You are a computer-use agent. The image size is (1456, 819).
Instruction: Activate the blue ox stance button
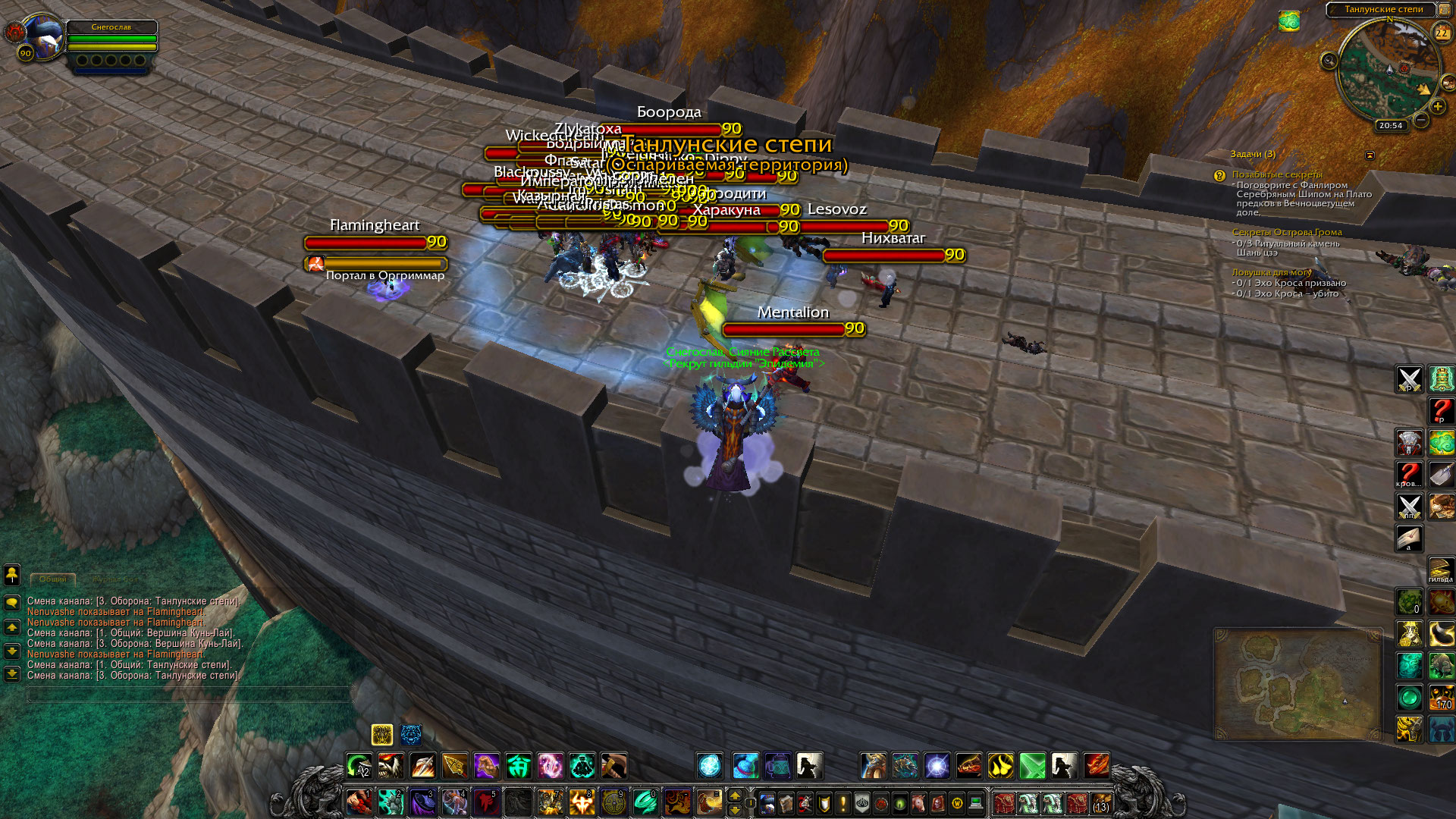411,734
